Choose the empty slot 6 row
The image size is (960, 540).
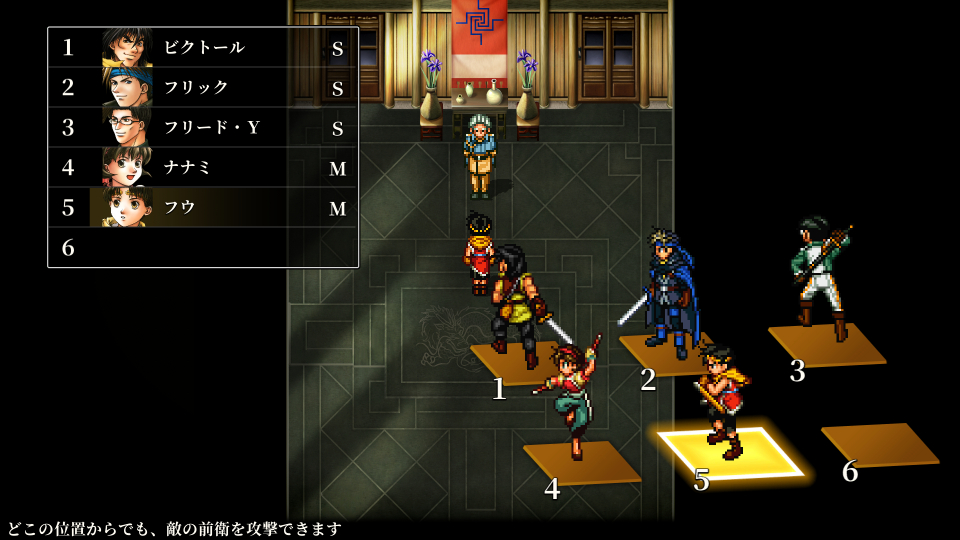pyautogui.click(x=203, y=247)
